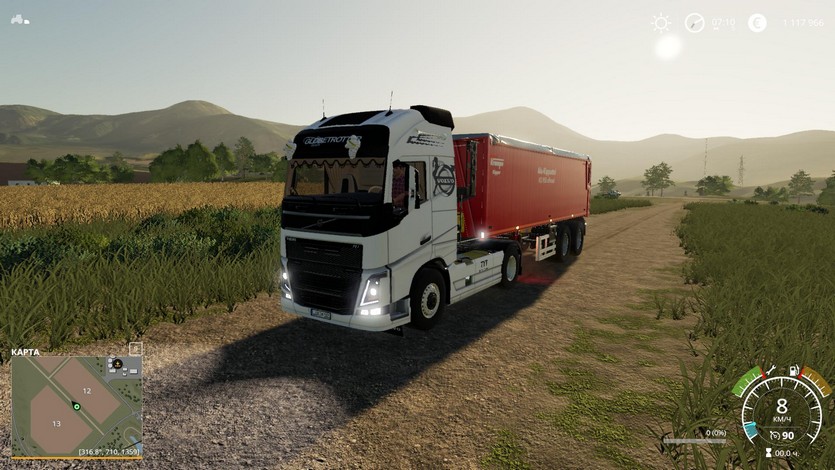Image resolution: width=835 pixels, height=470 pixels.
Task: Click the euro money icon
Action: pos(757,22)
